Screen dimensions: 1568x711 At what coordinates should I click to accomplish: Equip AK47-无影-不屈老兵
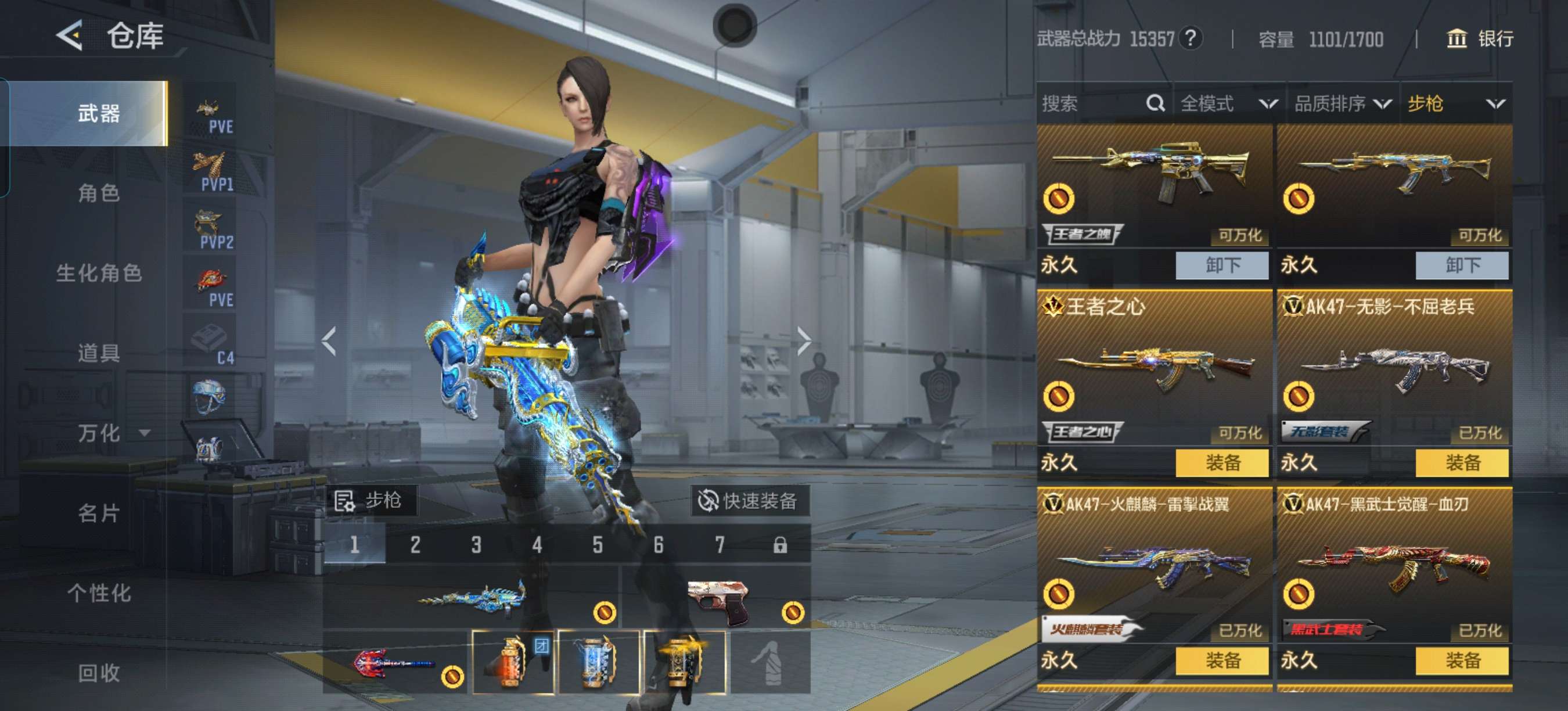tap(1462, 462)
